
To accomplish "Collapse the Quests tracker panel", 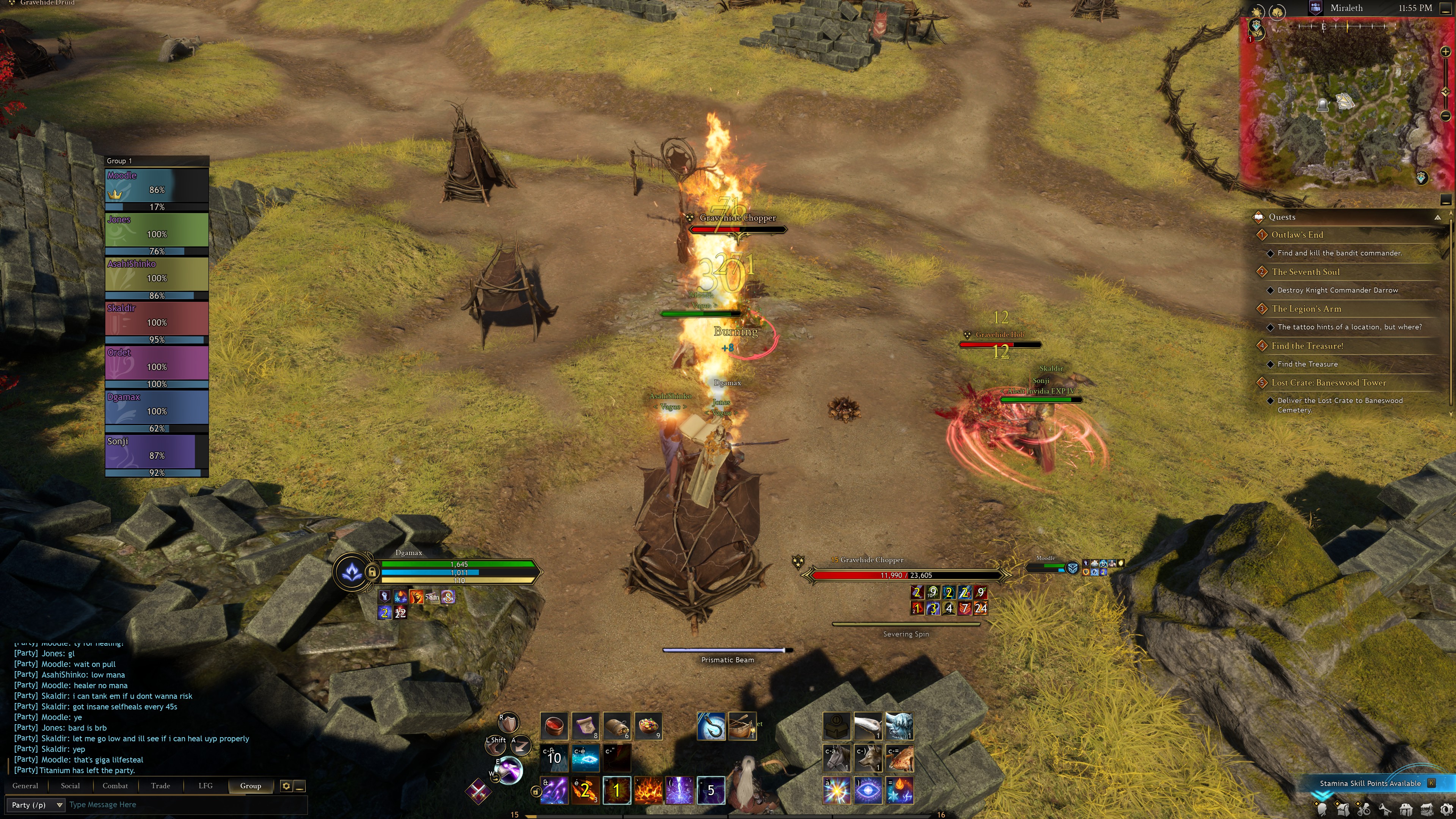I will click(1437, 217).
